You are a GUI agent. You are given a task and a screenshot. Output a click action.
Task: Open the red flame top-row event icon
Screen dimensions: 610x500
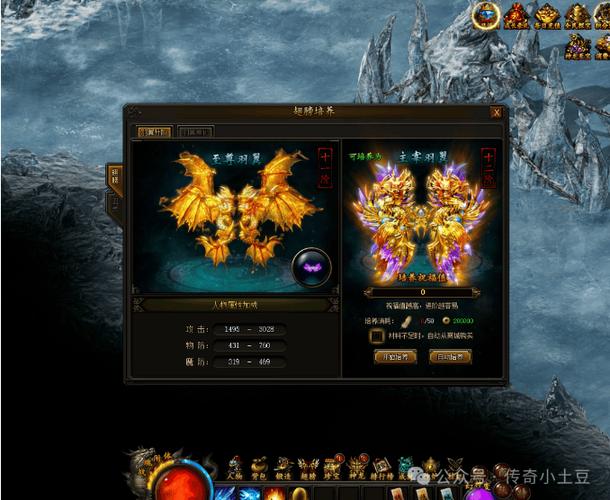(x=517, y=15)
